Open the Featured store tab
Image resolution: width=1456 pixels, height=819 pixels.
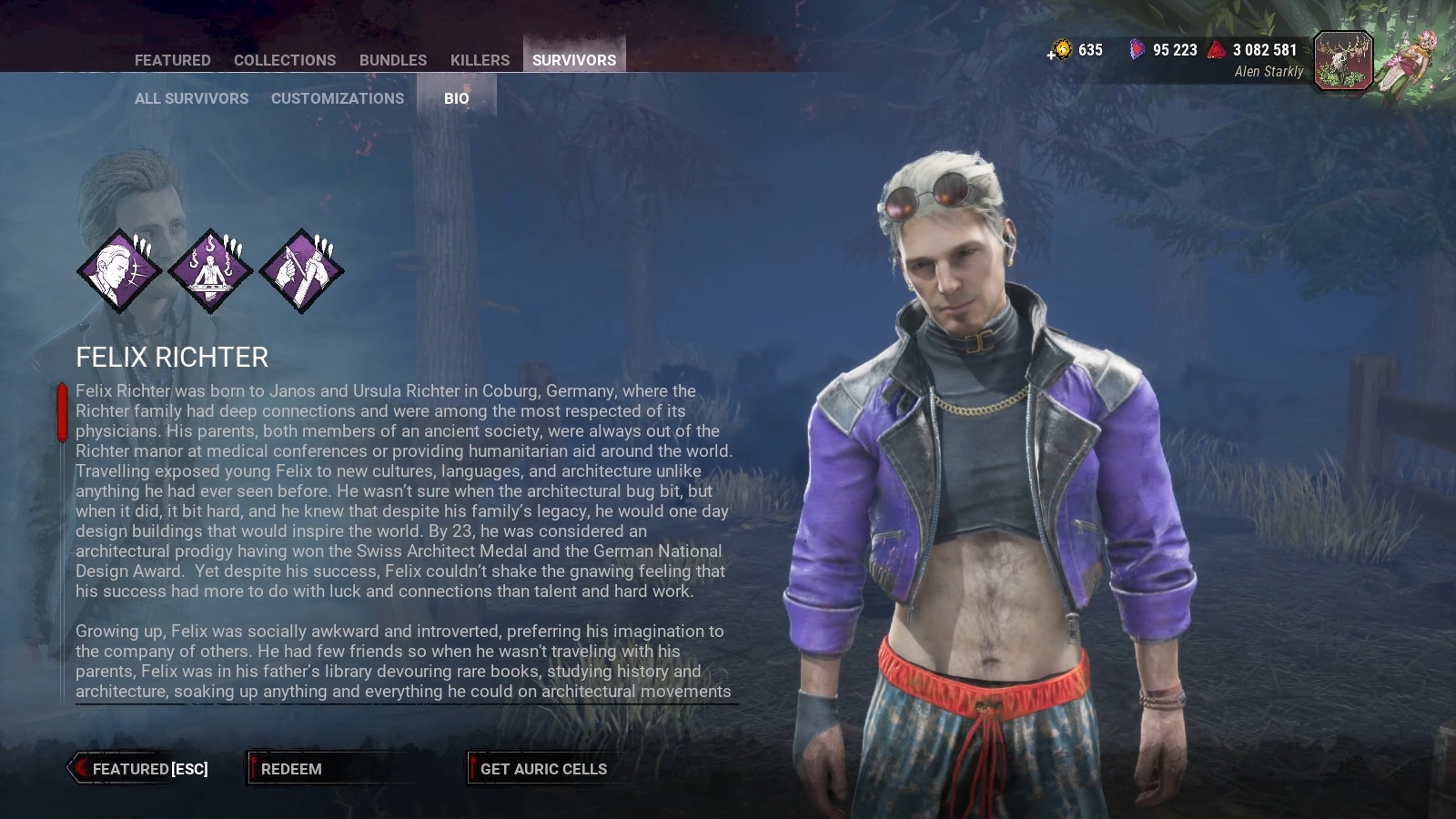(172, 60)
